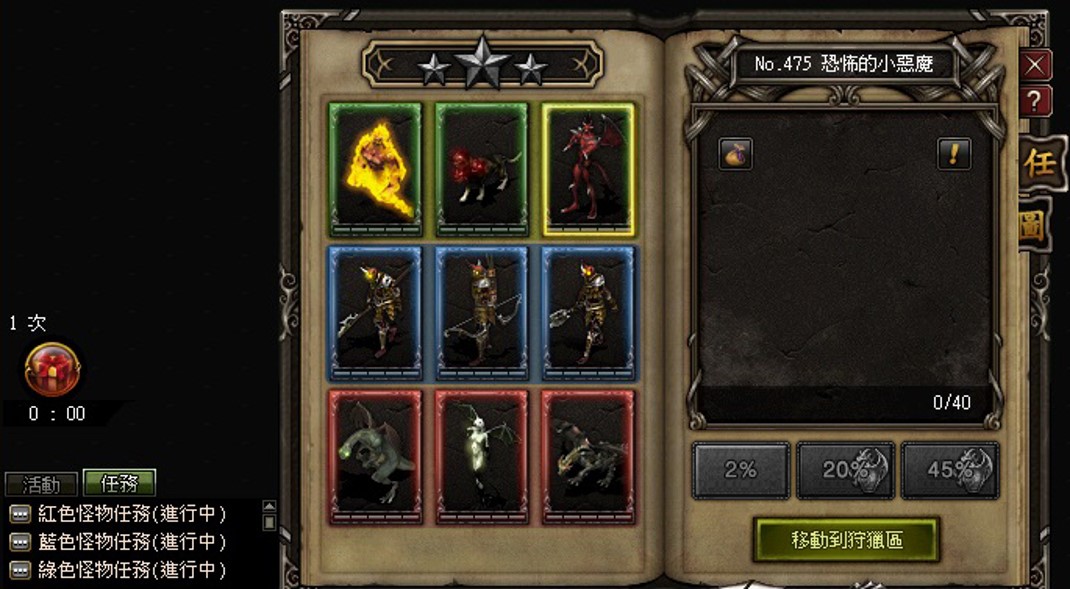The height and width of the screenshot is (589, 1070).
Task: Select the red winged devil card
Action: pos(588,169)
